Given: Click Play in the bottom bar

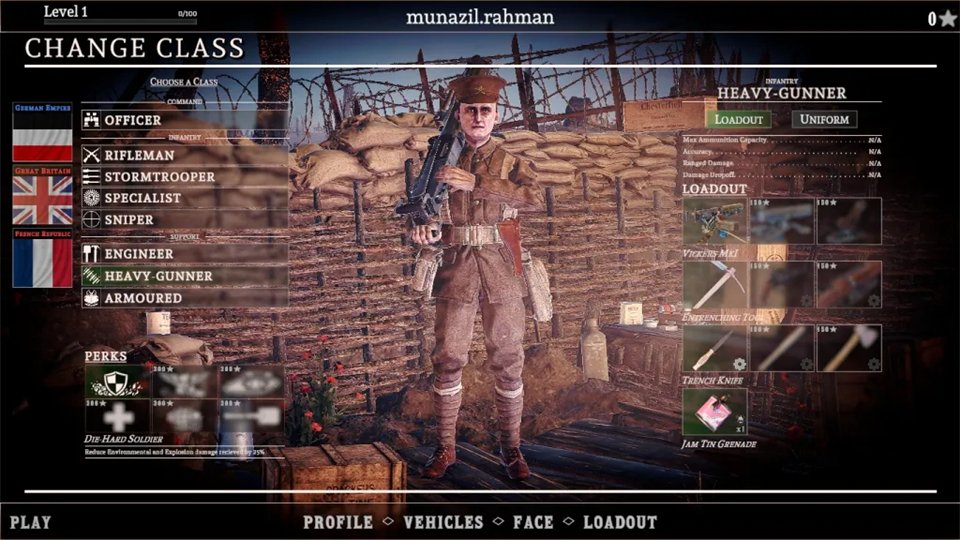Looking at the screenshot, I should [30, 522].
